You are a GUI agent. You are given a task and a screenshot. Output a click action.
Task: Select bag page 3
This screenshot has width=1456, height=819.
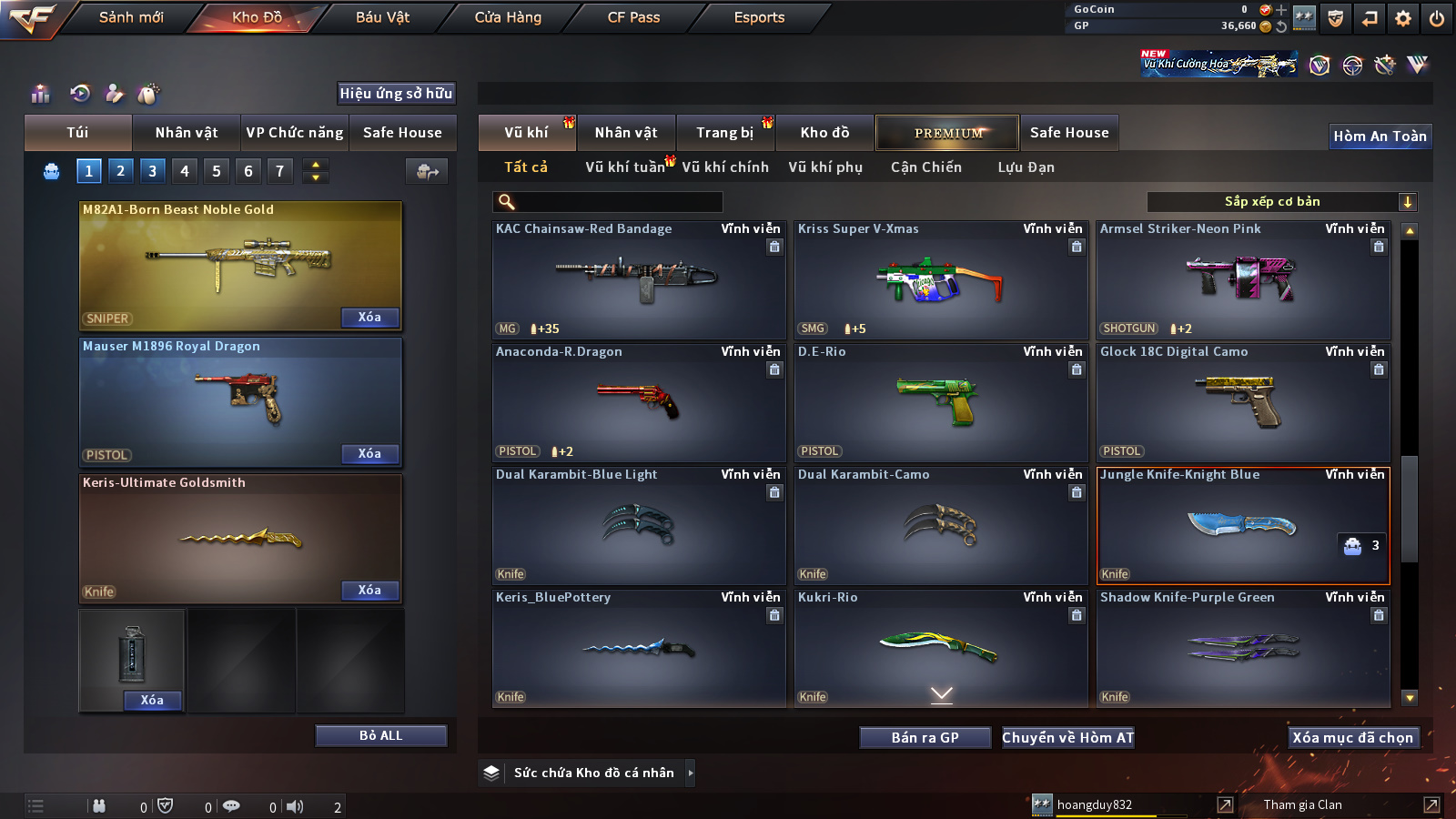152,170
